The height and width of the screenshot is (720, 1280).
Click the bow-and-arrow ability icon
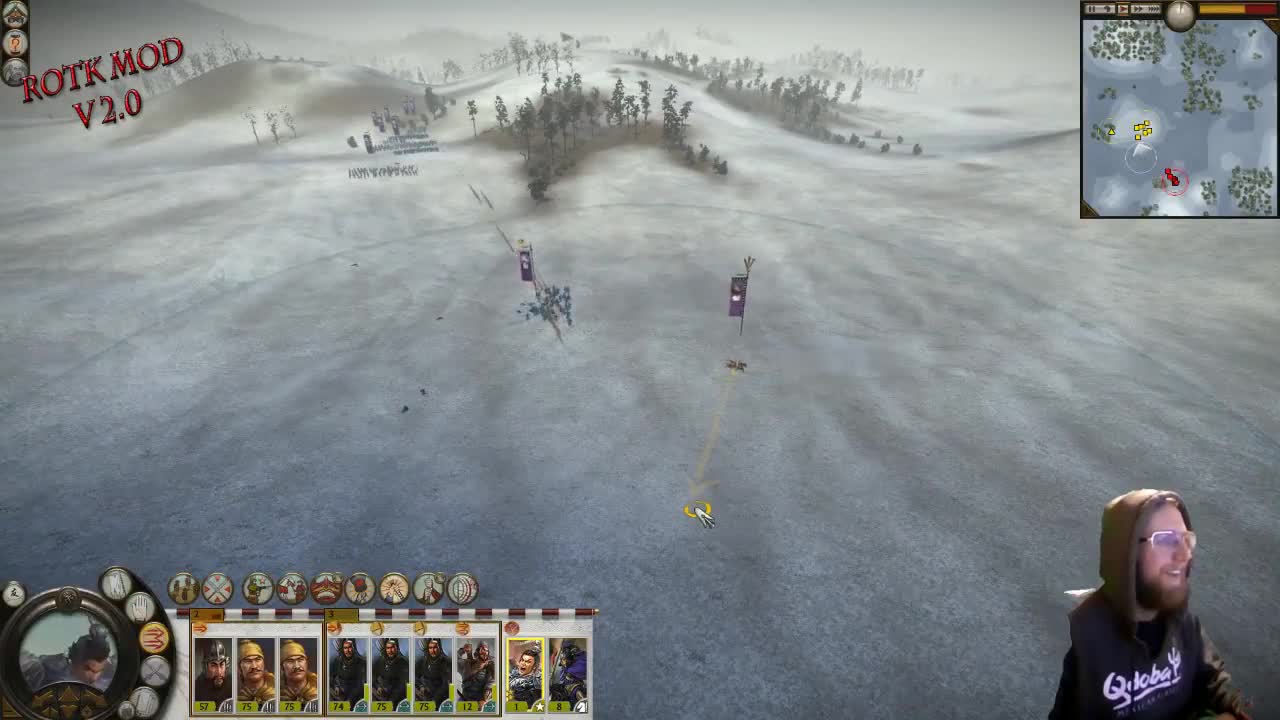coord(461,588)
